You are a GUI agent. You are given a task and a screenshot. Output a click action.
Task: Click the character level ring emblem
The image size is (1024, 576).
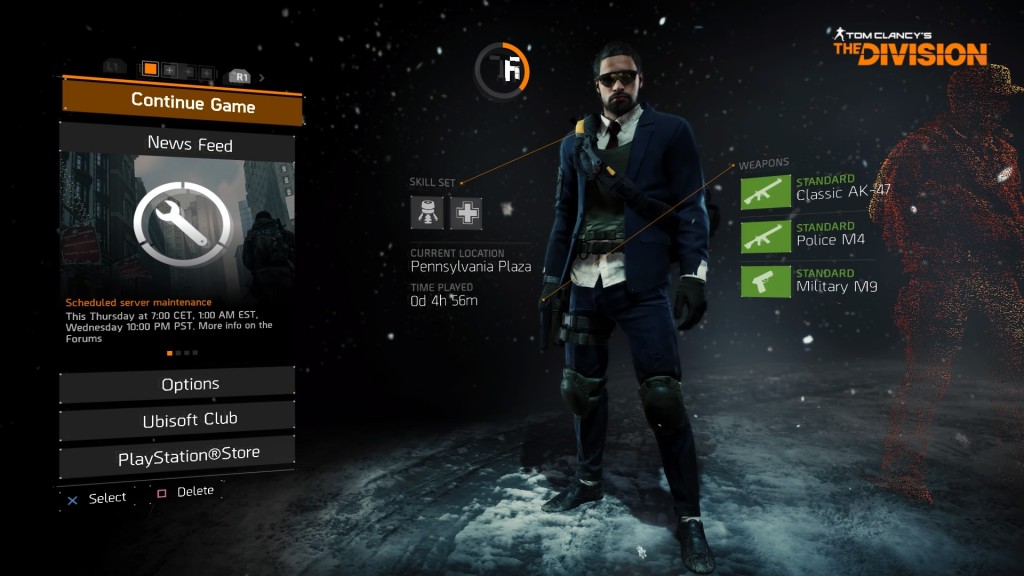tap(502, 70)
